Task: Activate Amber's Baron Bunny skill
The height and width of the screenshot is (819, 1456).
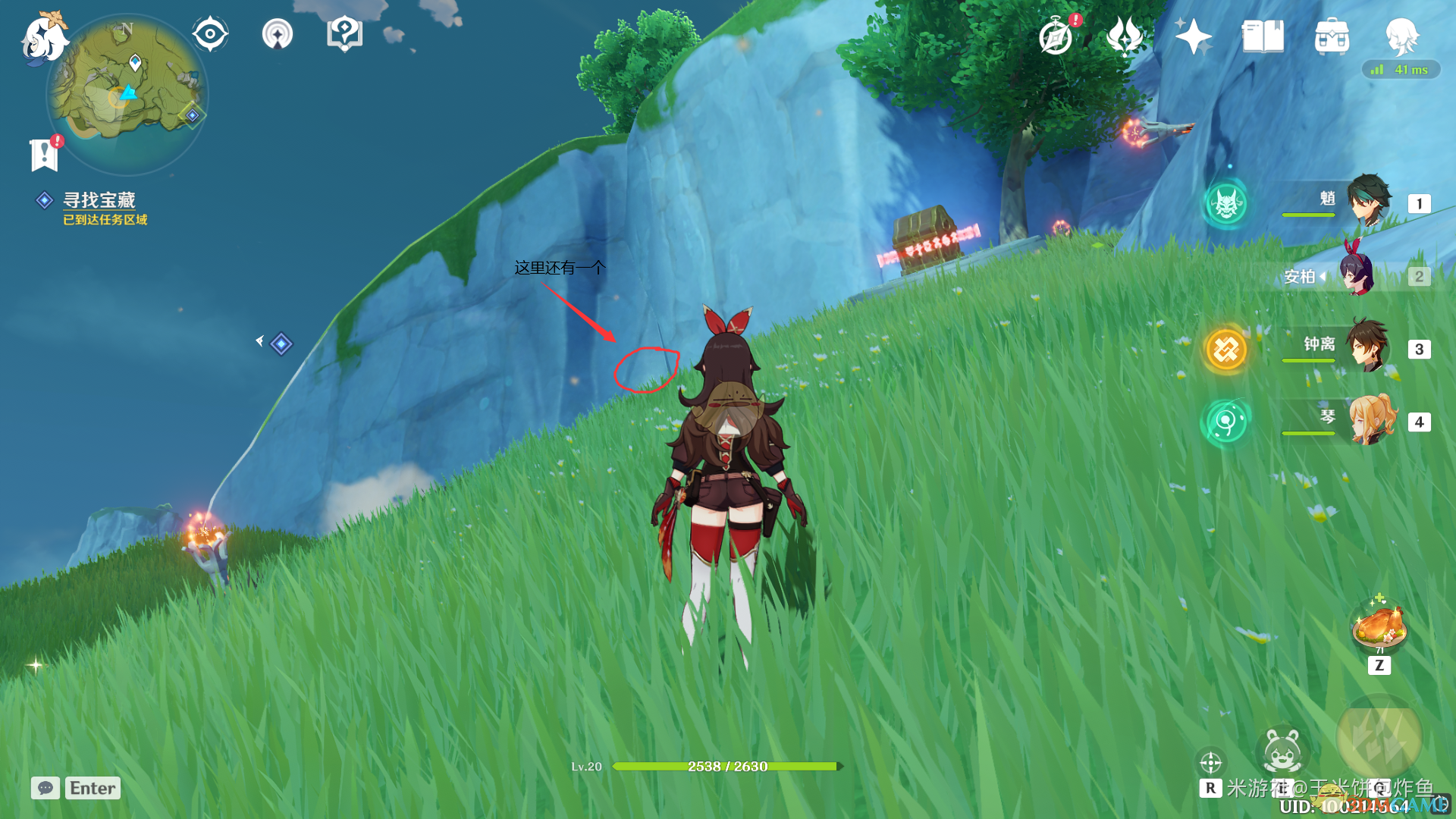Action: [1282, 751]
